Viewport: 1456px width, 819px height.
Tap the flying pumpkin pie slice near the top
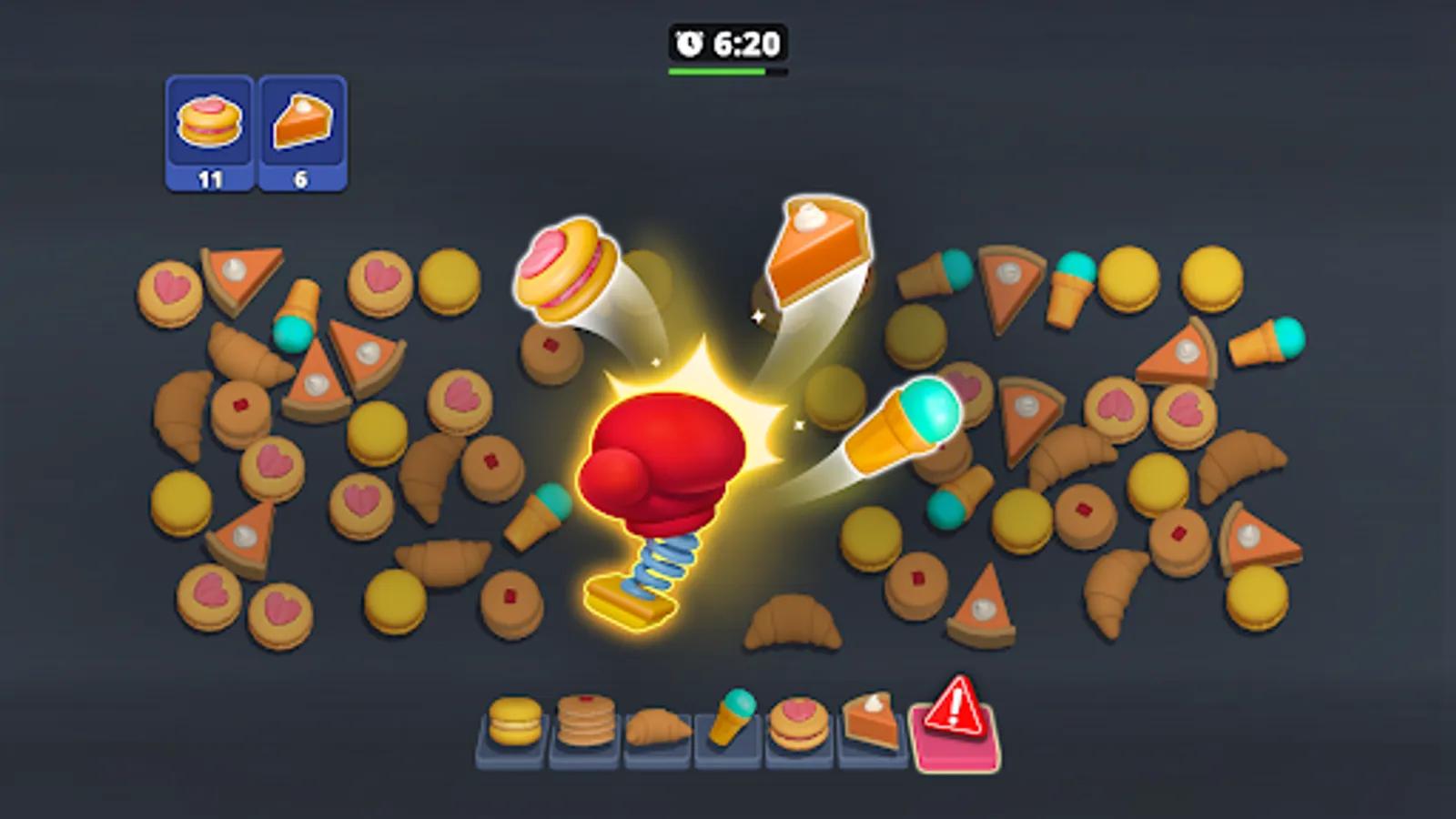click(814, 246)
